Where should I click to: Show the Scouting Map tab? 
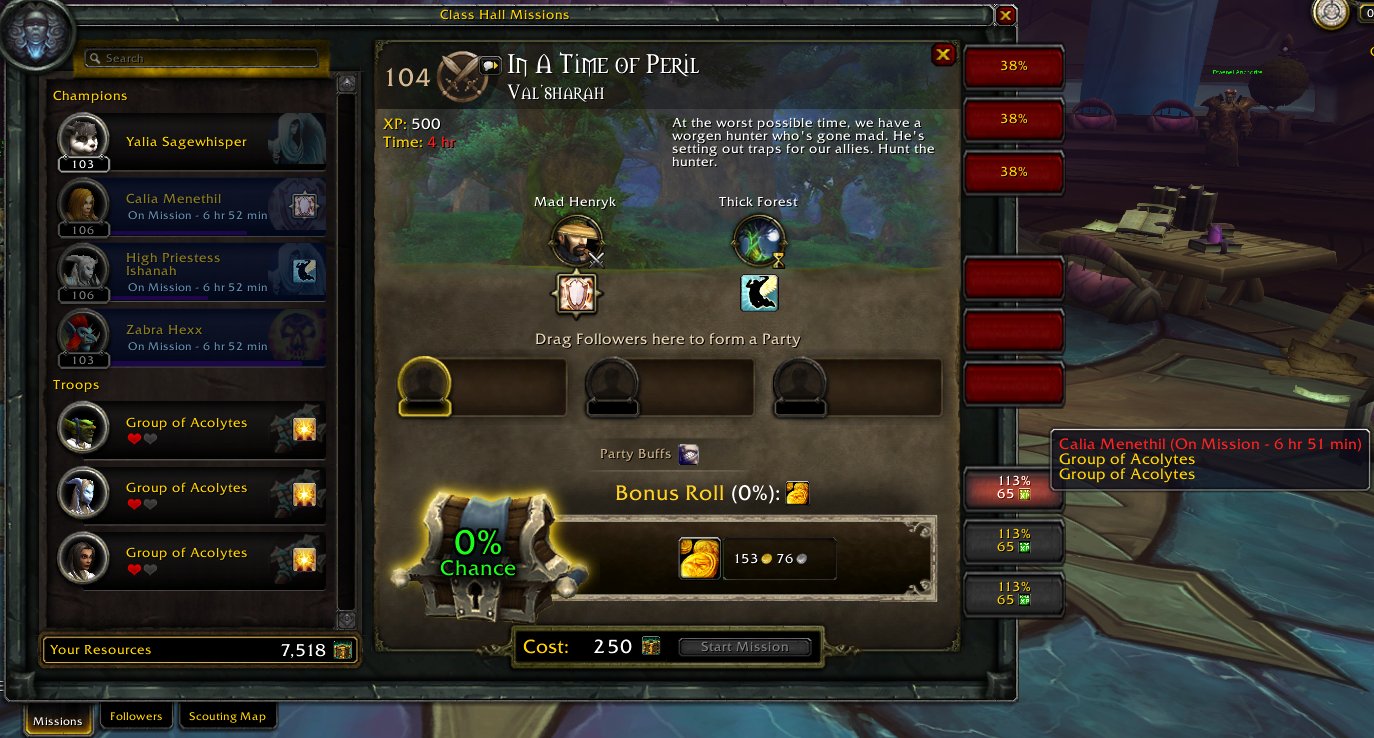(227, 716)
